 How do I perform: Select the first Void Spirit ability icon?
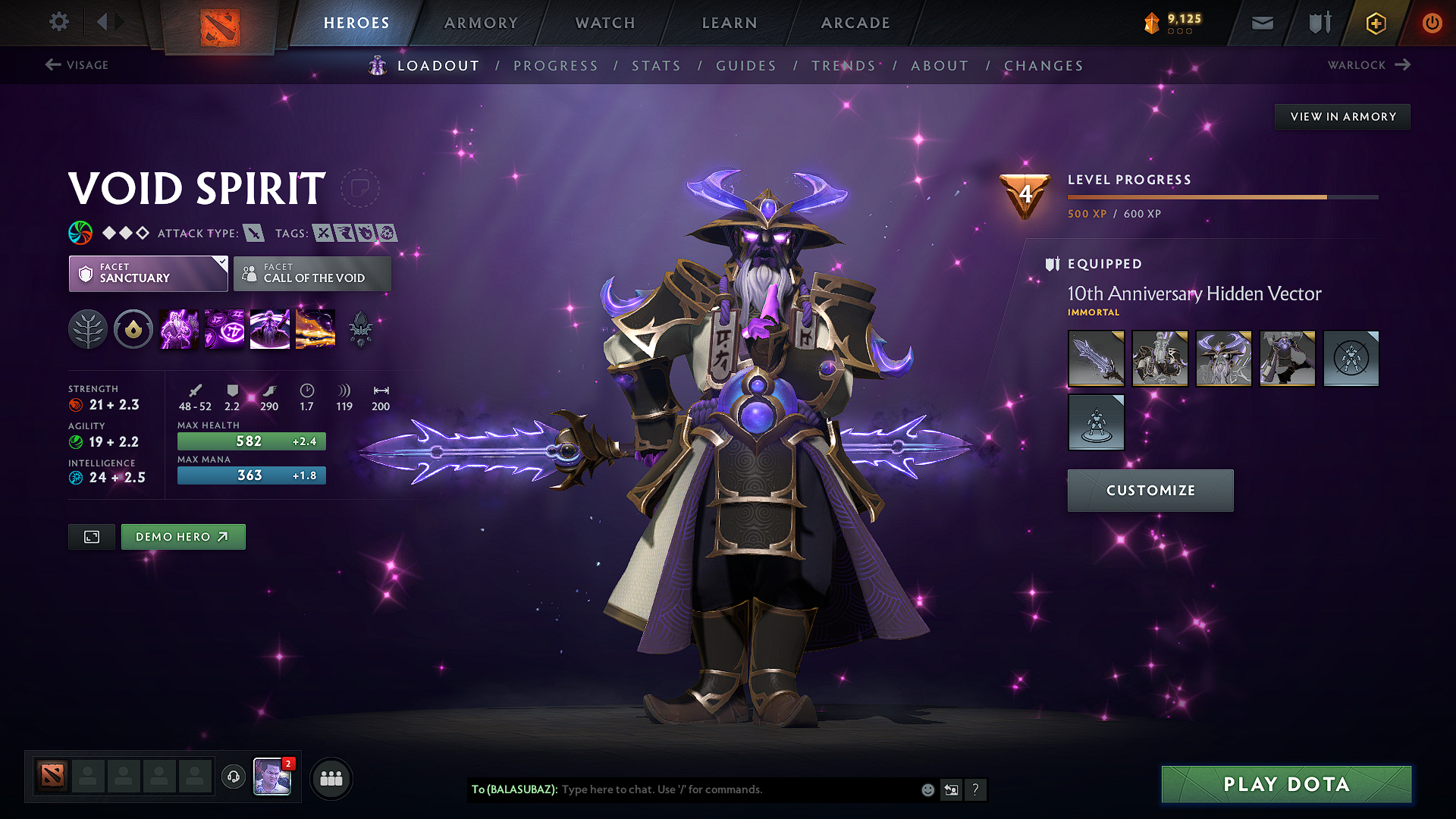tap(178, 328)
